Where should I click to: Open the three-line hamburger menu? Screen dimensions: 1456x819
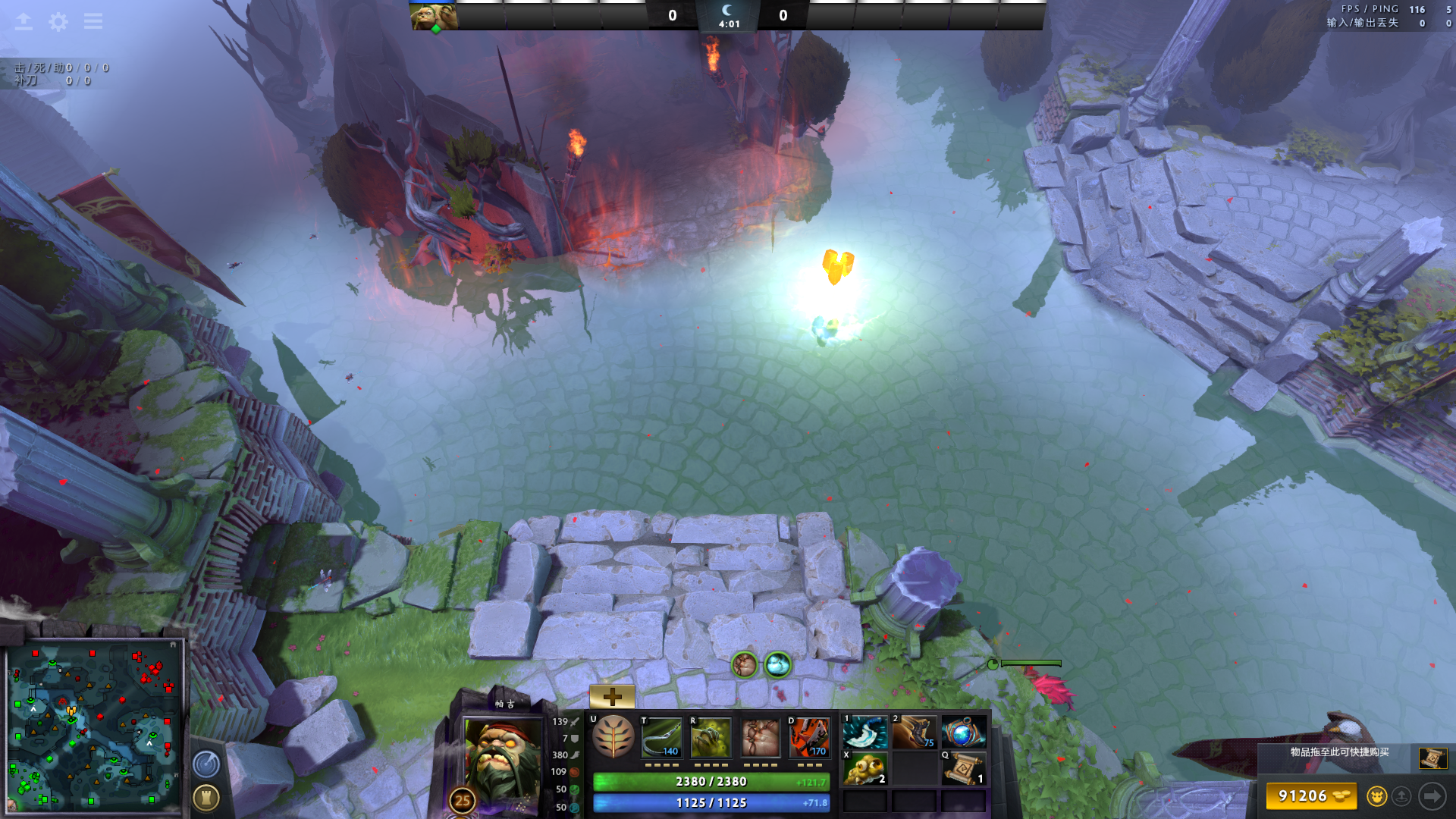[x=93, y=21]
